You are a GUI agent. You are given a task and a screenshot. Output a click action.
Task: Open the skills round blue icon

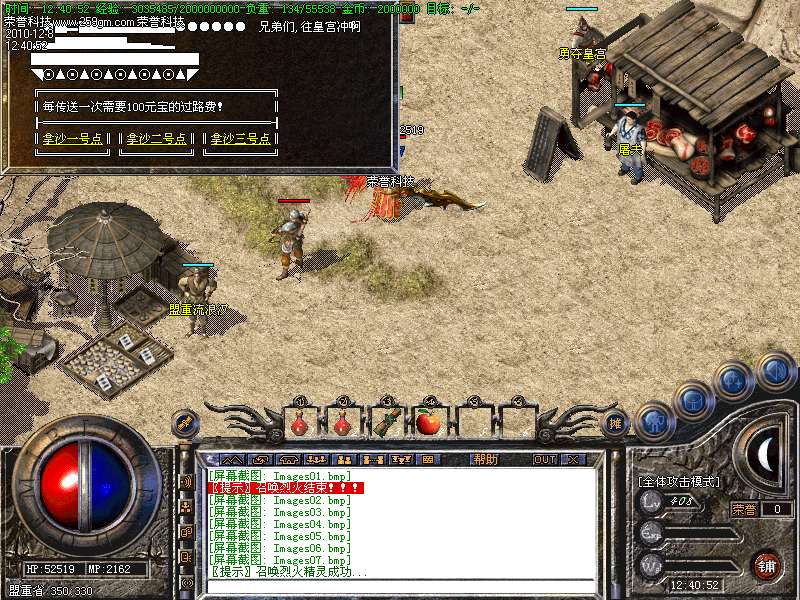click(733, 381)
